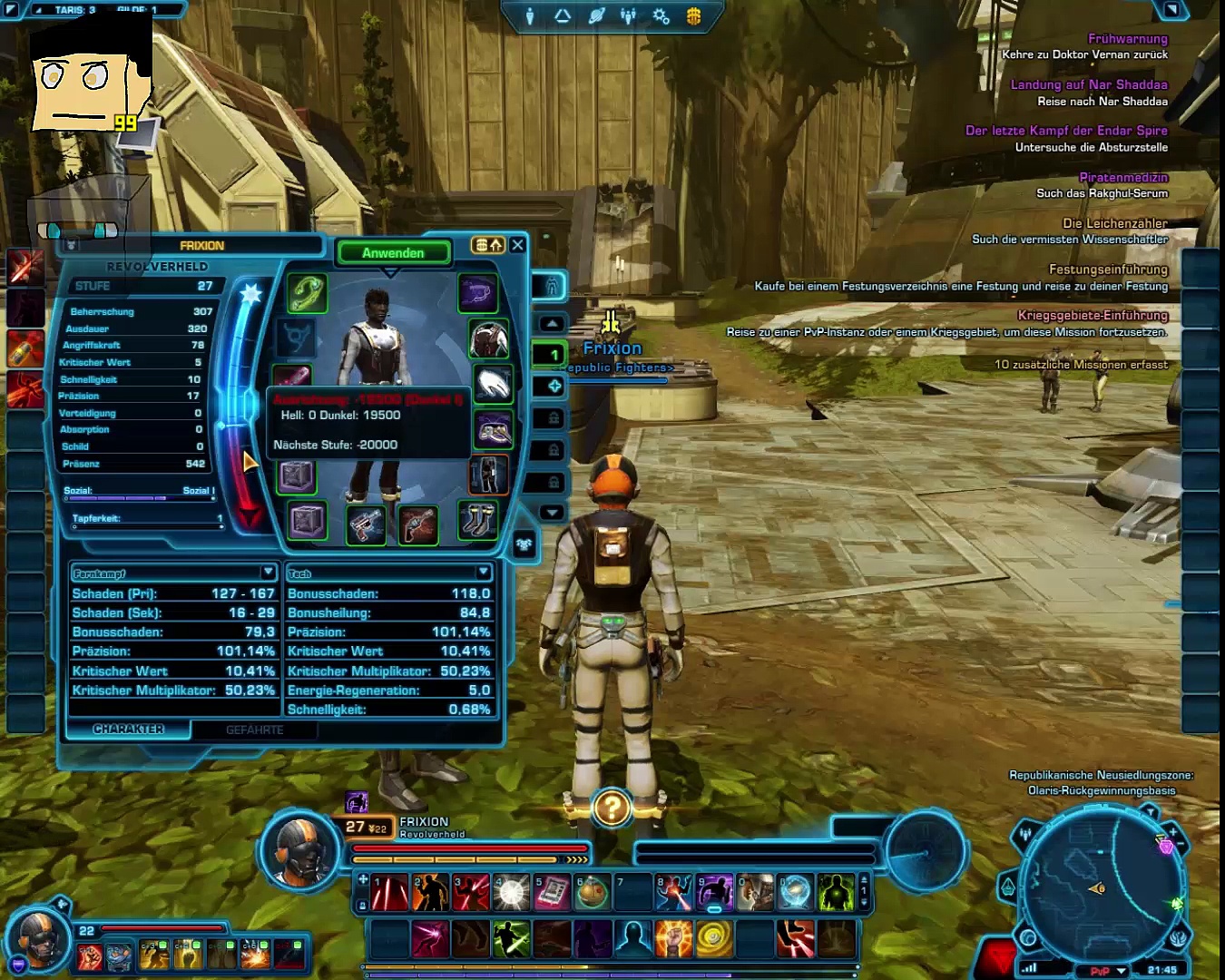The width and height of the screenshot is (1225, 980).
Task: Open the gear settings icon in top menu
Action: (x=661, y=16)
